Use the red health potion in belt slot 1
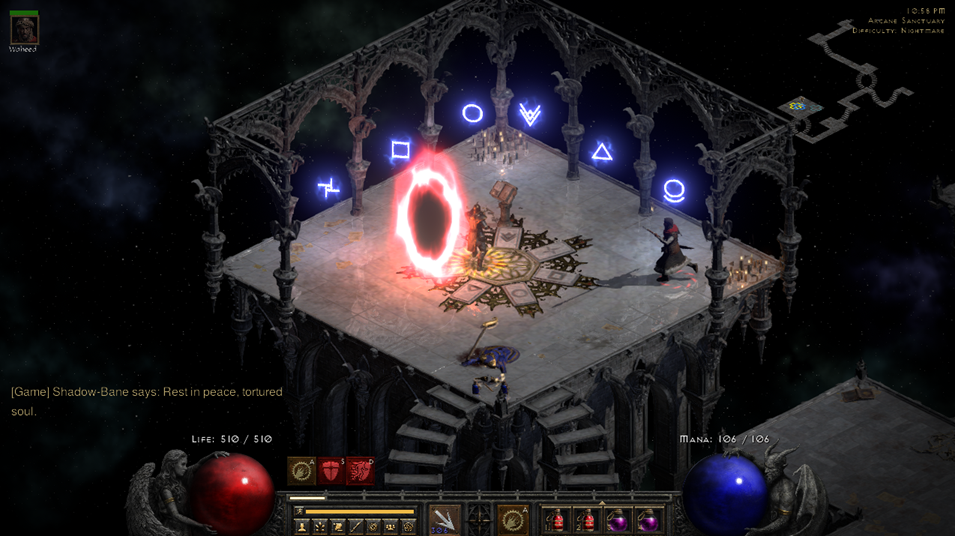 click(557, 521)
